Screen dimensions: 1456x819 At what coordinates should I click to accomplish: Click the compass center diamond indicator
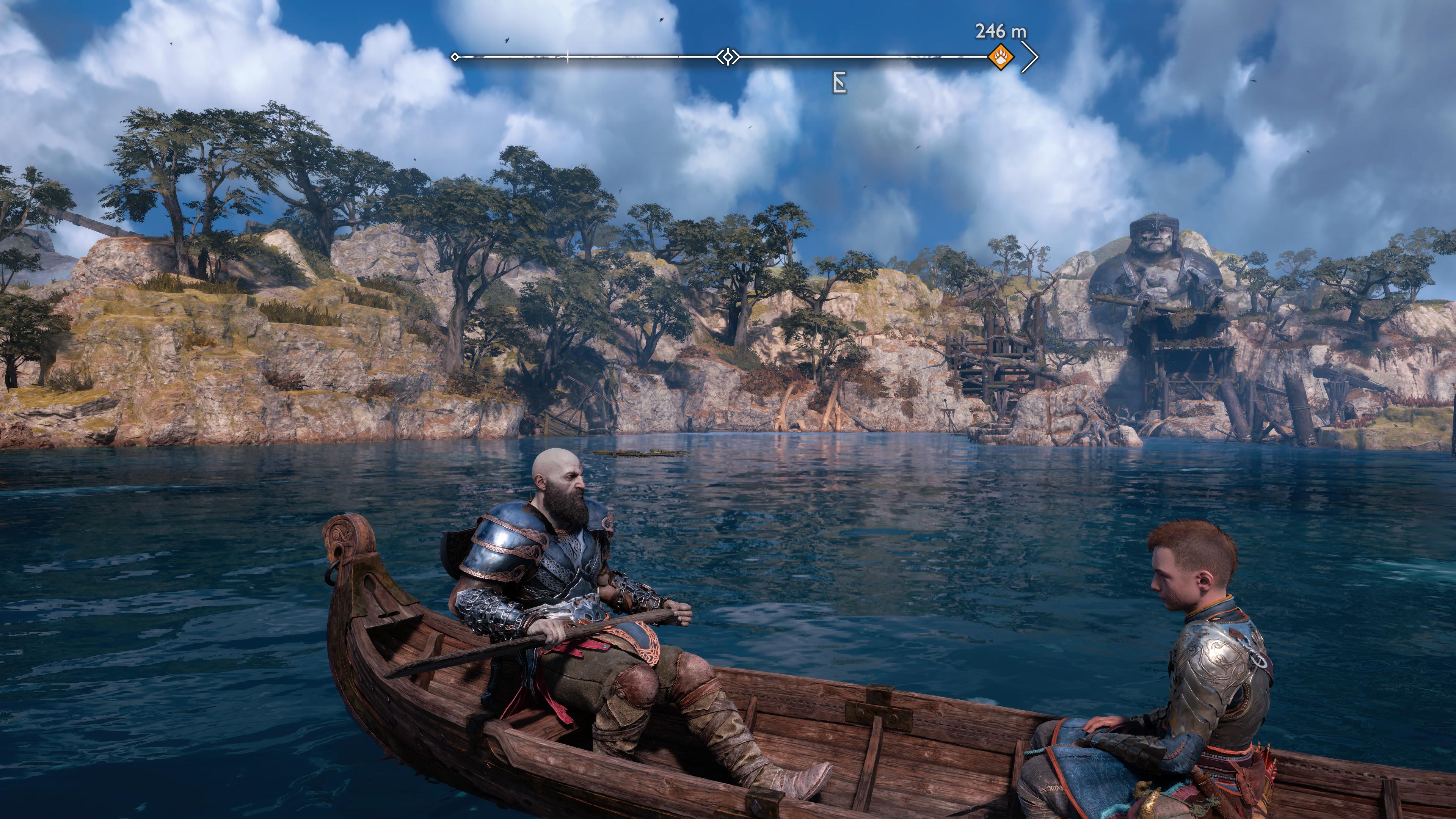pyautogui.click(x=728, y=57)
